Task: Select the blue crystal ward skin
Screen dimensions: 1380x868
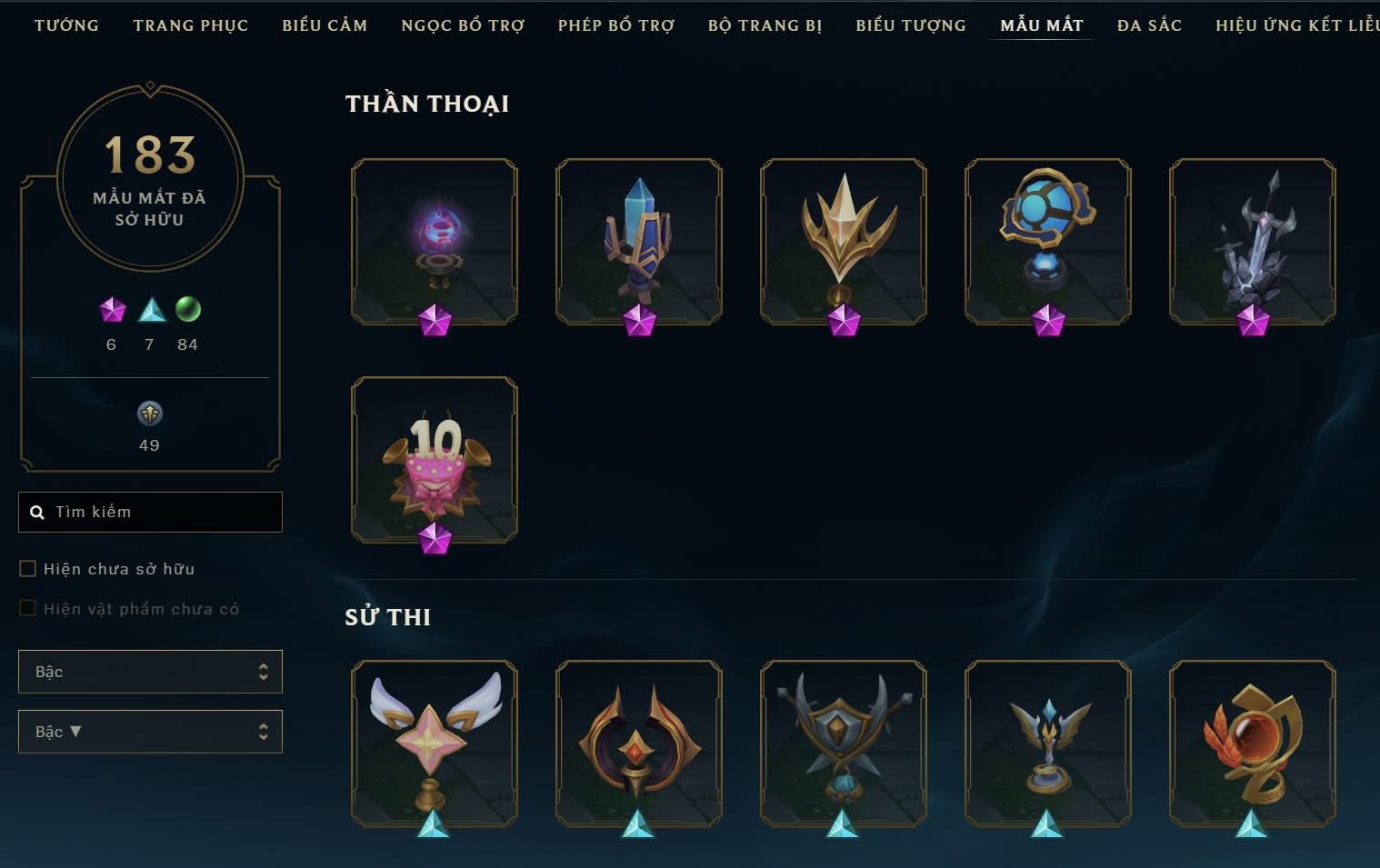Action: tap(639, 242)
